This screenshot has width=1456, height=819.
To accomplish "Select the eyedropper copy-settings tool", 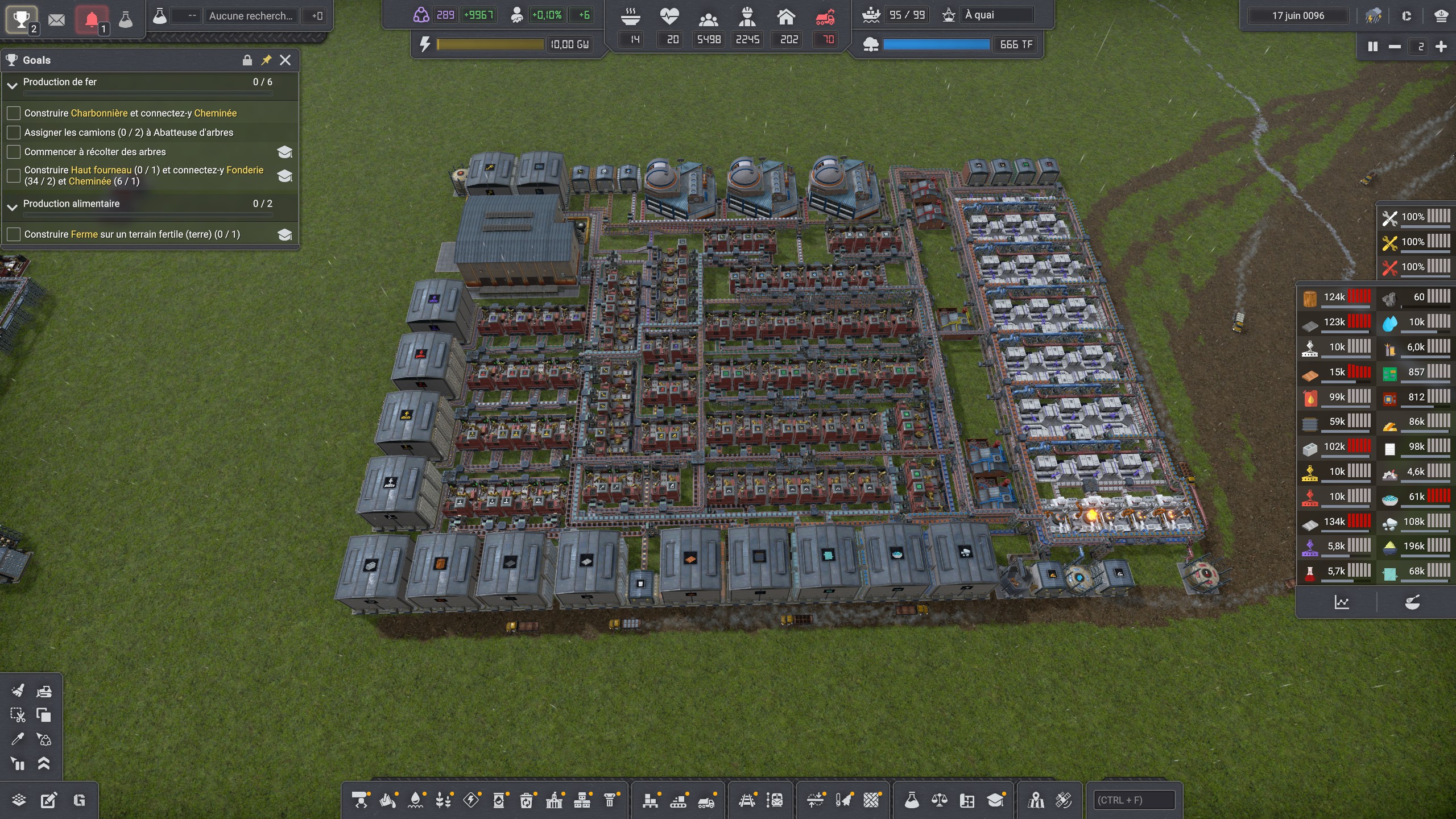I will click(18, 739).
